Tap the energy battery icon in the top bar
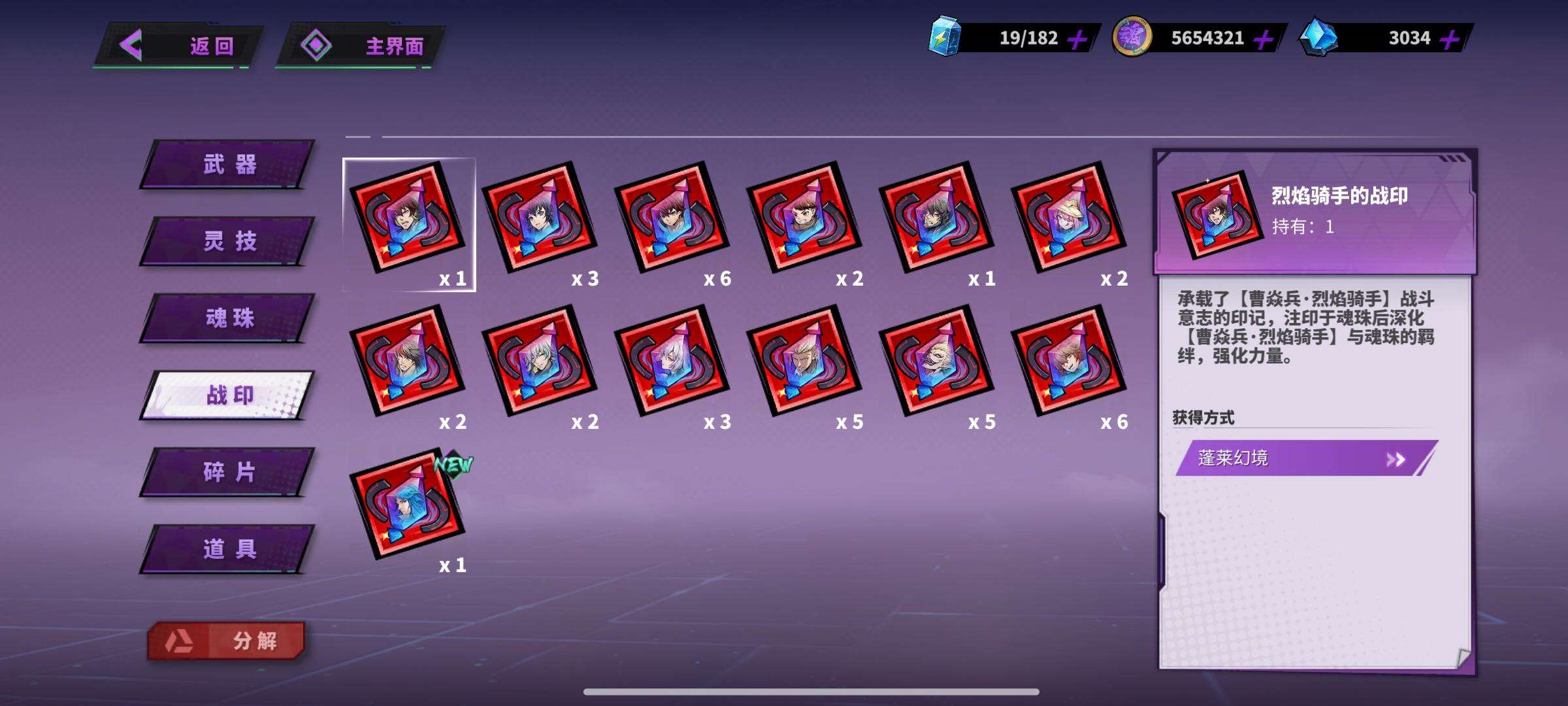 [x=944, y=37]
